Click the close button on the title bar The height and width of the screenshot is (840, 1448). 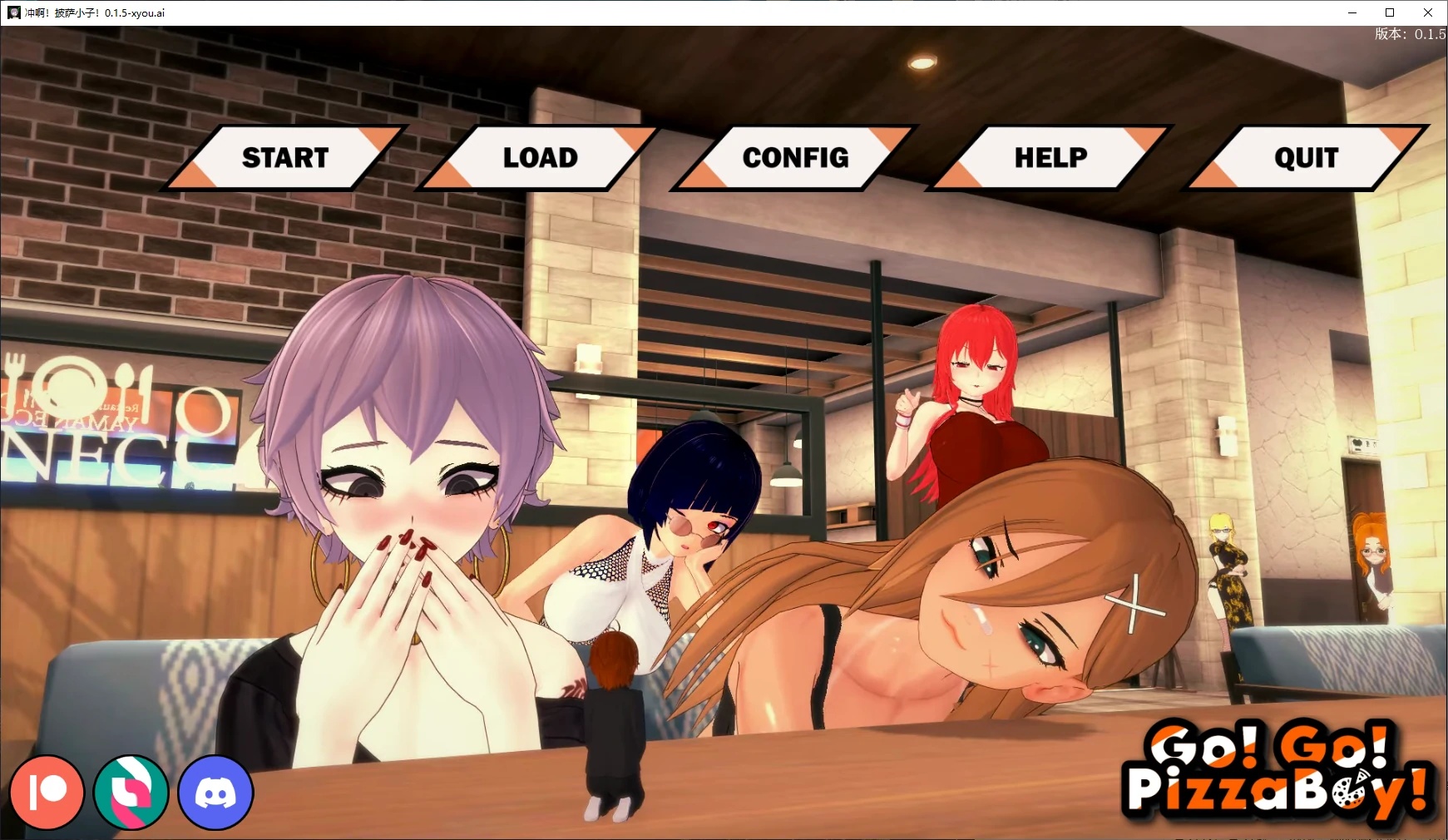[1427, 12]
